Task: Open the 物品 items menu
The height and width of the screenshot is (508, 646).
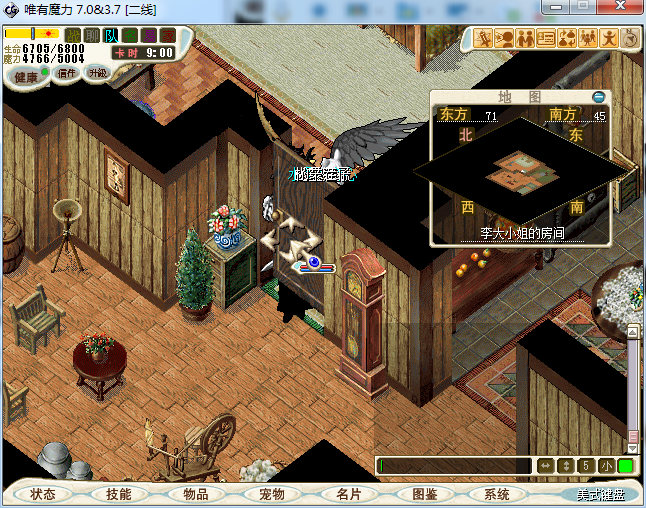Action: click(195, 494)
